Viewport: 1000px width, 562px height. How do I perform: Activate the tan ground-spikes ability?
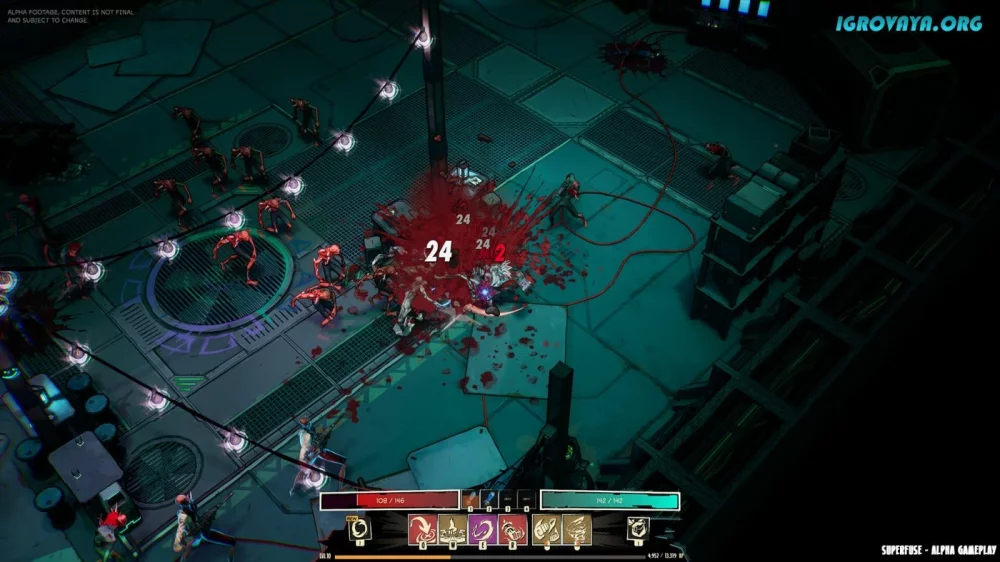(x=453, y=530)
